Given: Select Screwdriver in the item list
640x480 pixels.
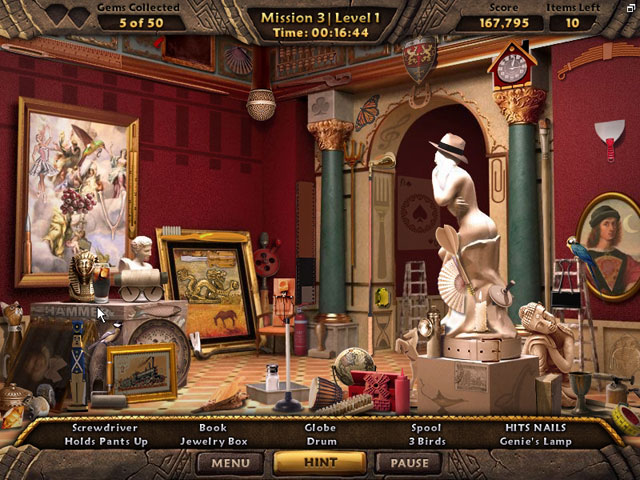Looking at the screenshot, I should (x=105, y=428).
